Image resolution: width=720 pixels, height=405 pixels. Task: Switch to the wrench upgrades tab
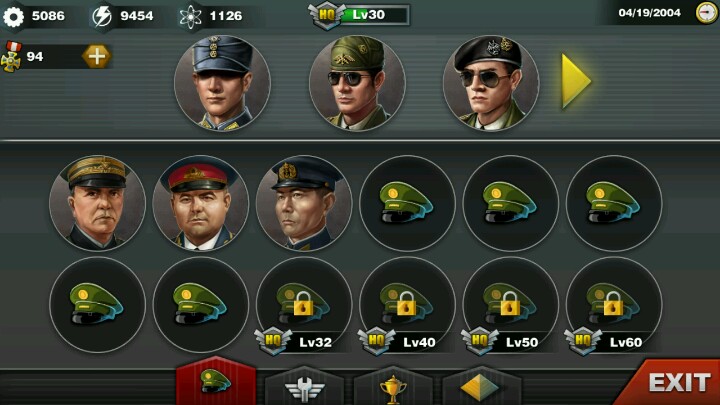coord(301,384)
